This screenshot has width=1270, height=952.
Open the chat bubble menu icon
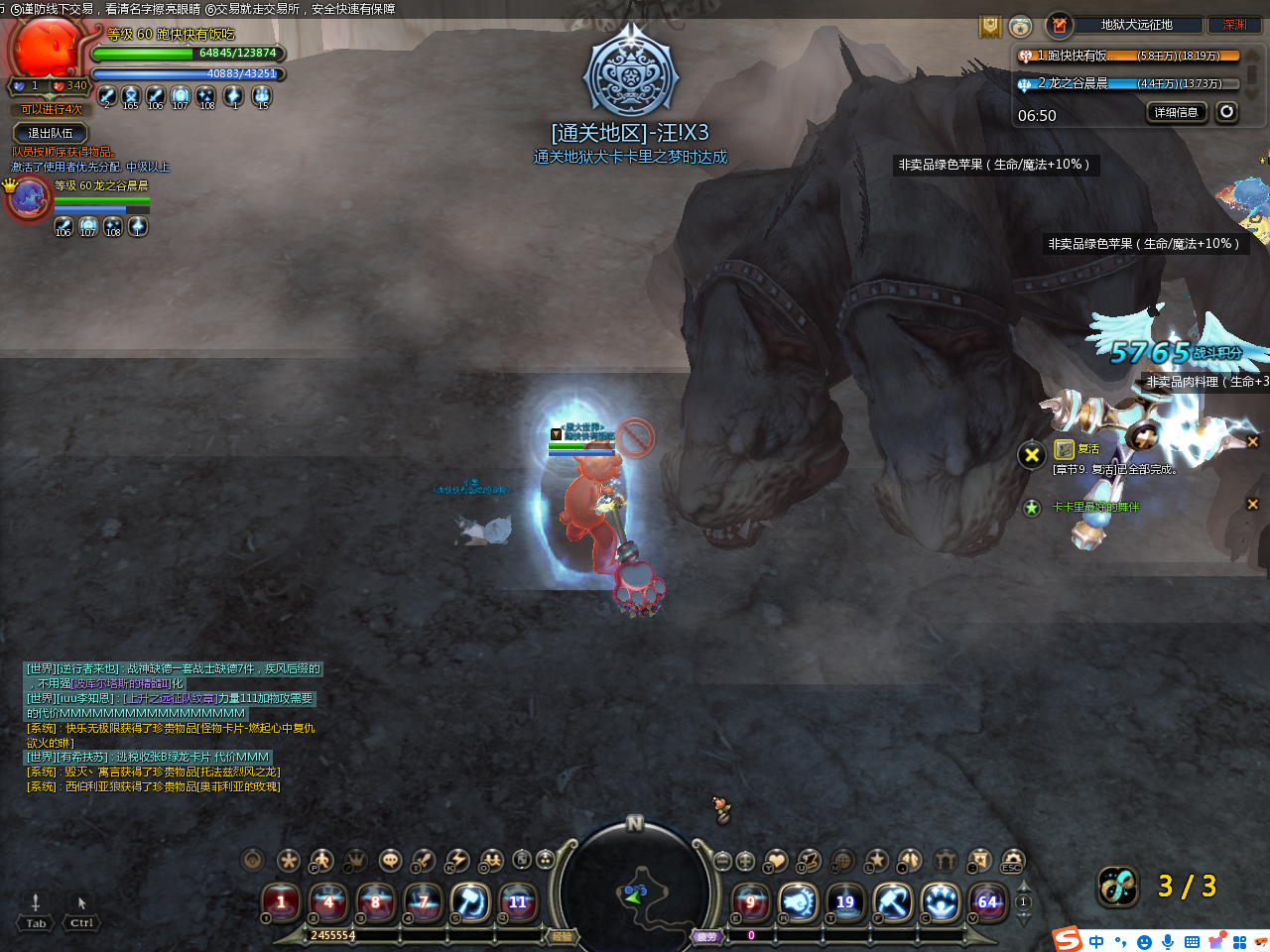391,860
